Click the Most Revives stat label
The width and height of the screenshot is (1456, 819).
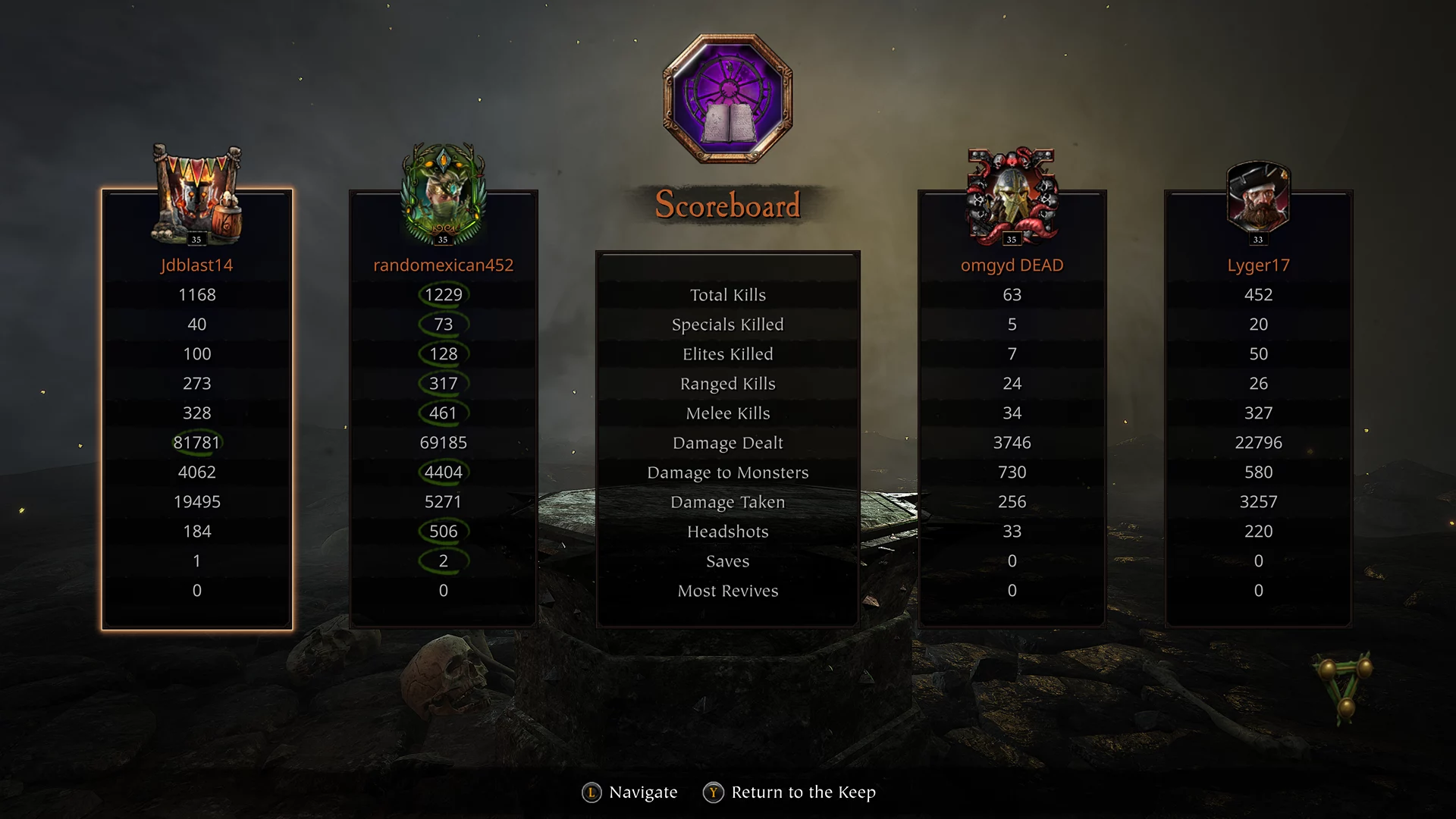(x=727, y=591)
